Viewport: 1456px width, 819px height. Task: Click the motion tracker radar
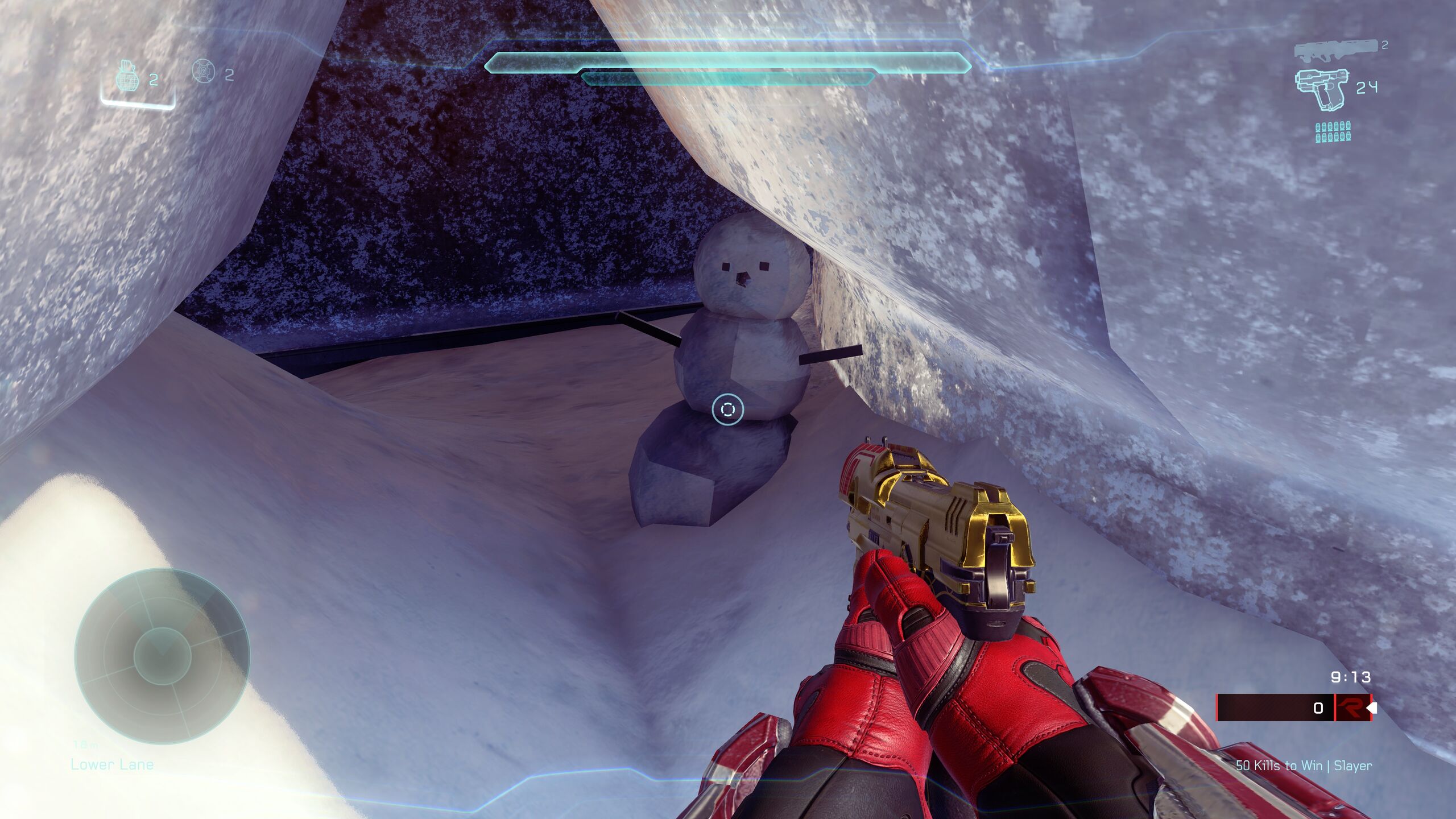pos(162,656)
